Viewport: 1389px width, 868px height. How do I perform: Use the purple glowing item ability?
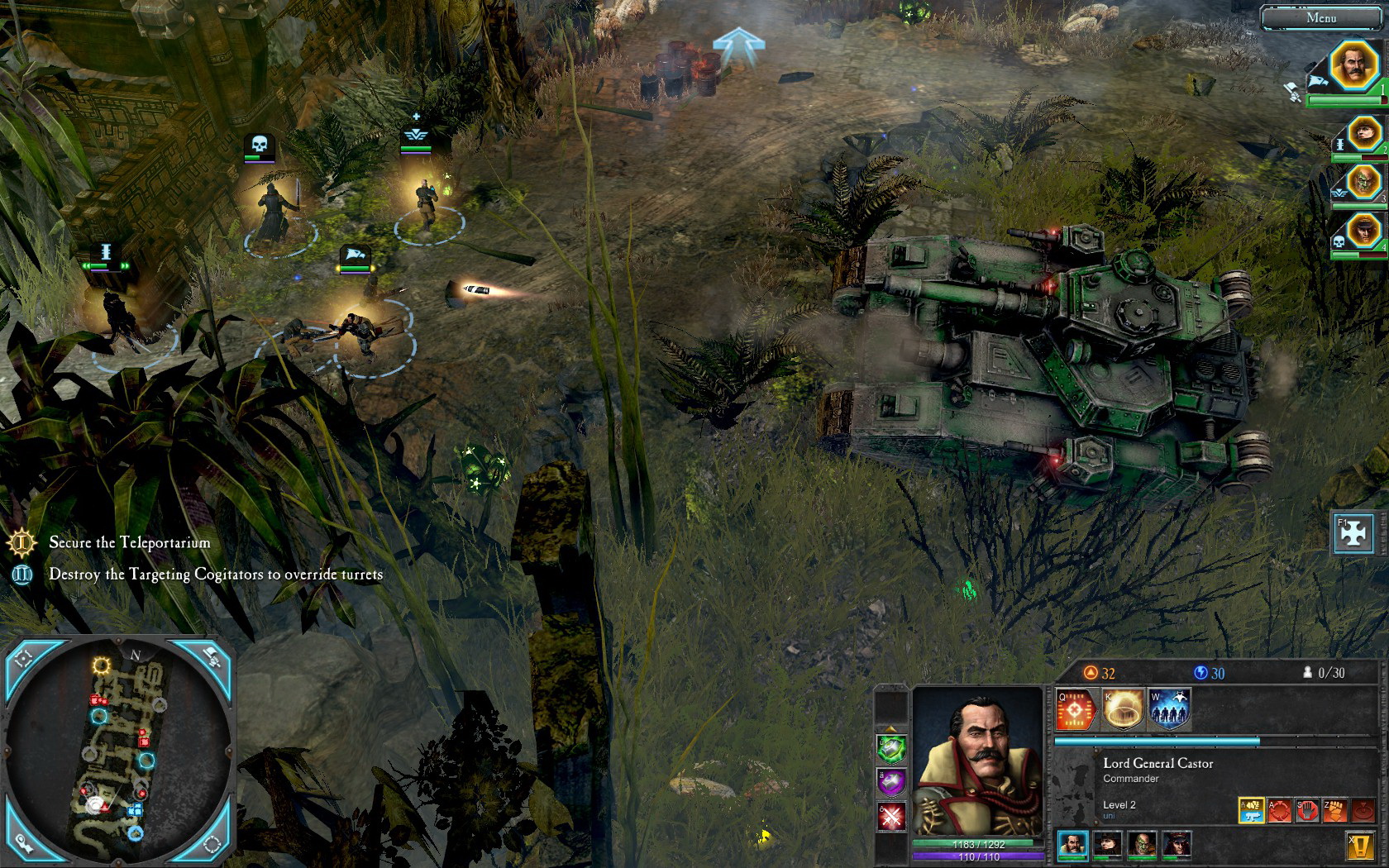891,783
